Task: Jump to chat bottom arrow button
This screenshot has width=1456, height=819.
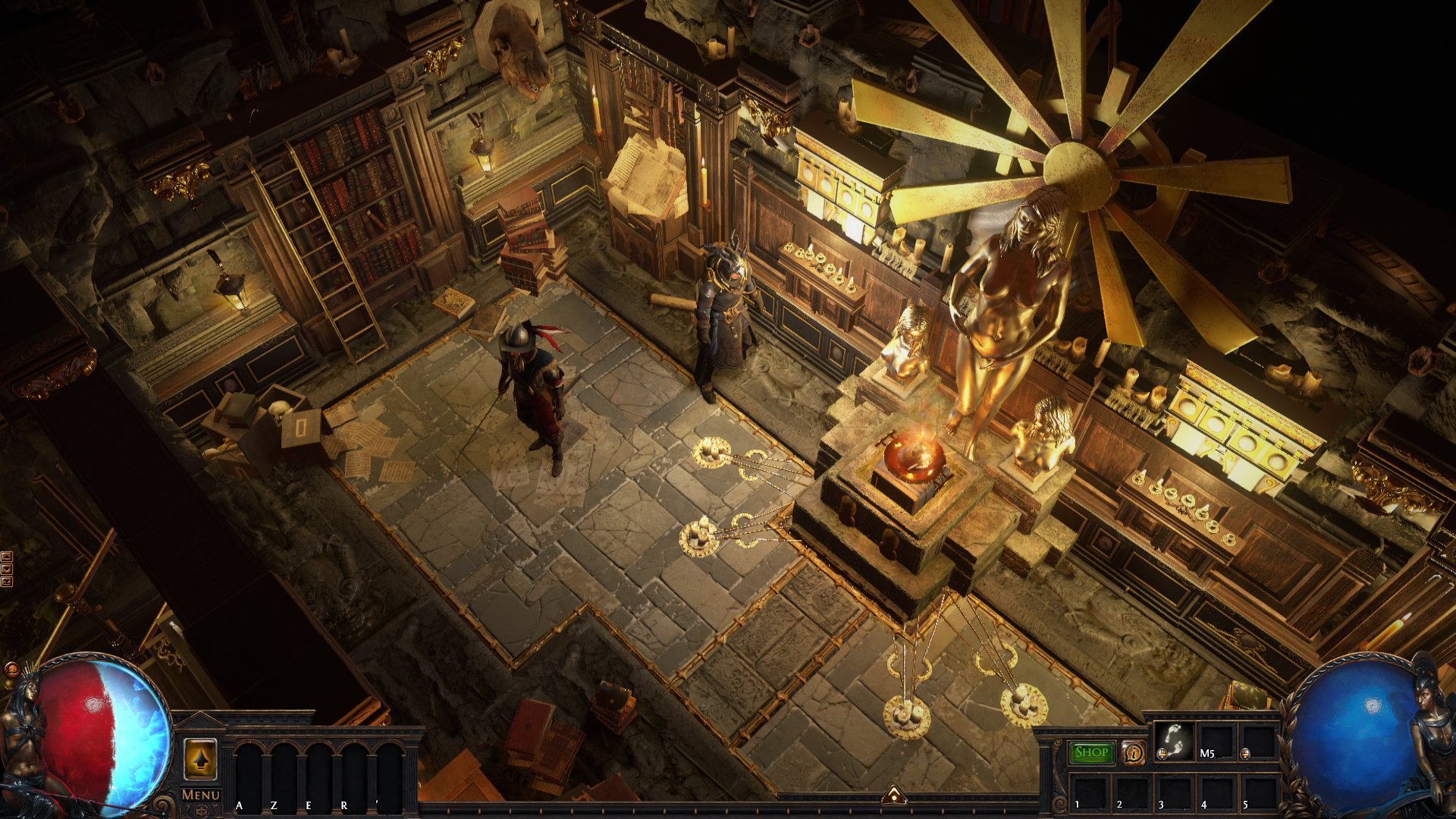Action: (7, 582)
